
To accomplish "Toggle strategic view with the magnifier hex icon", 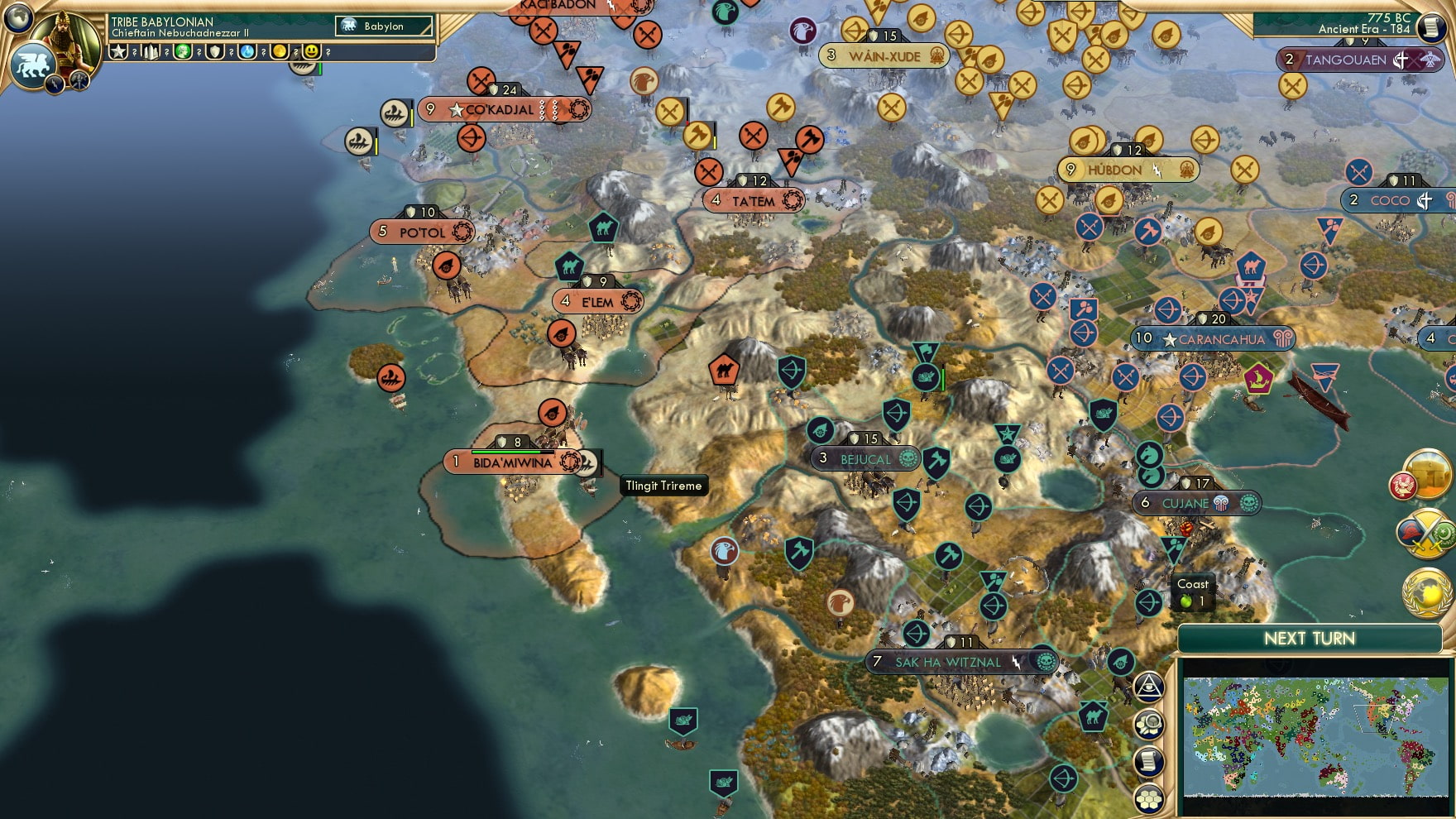I will 1148,723.
